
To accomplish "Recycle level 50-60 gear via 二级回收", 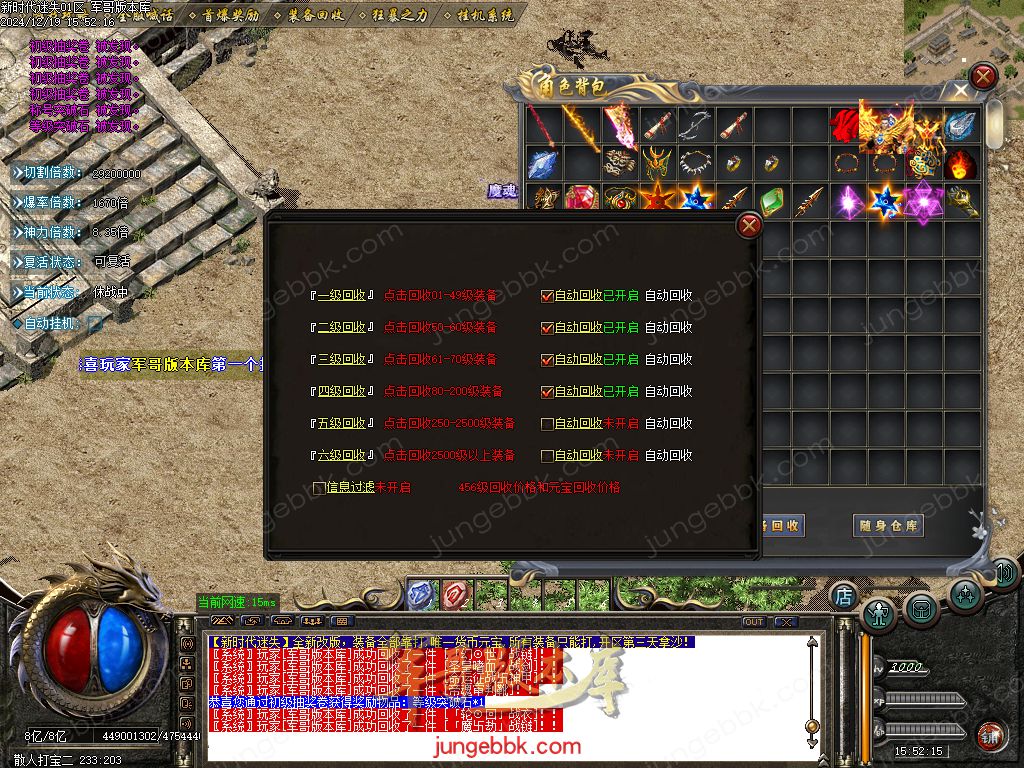I will 341,328.
